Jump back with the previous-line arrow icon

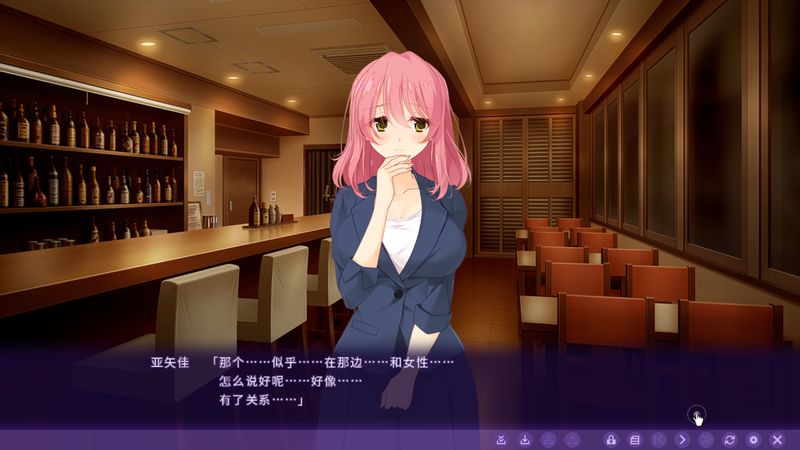[x=658, y=439]
